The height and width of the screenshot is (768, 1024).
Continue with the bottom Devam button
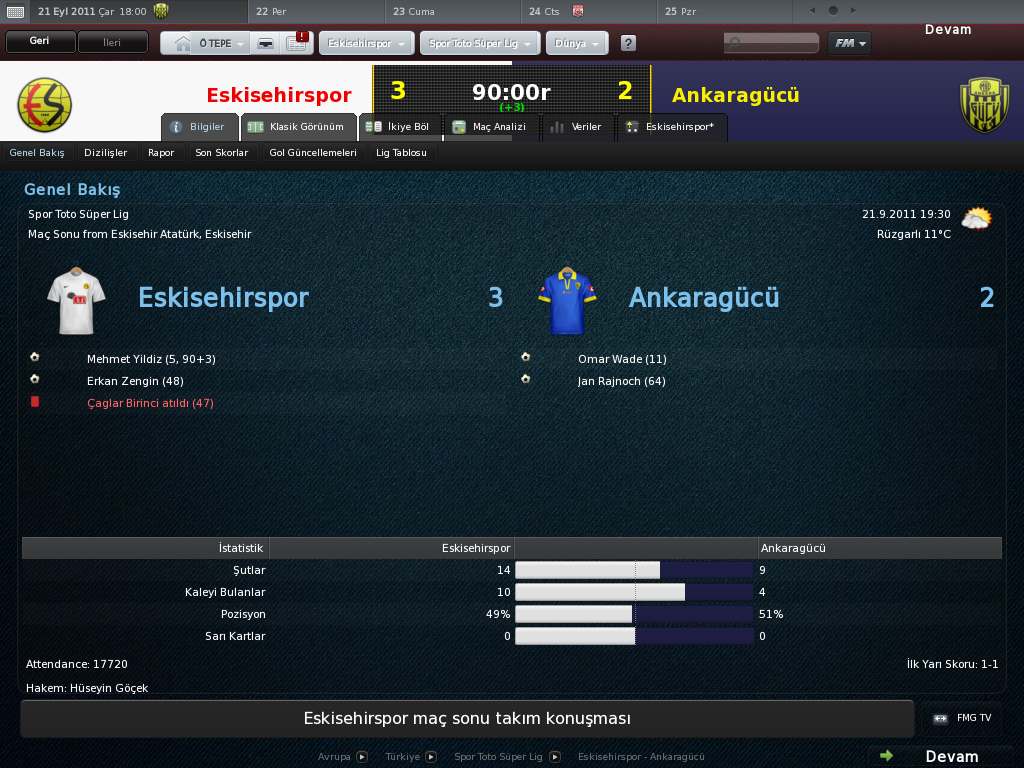click(x=940, y=756)
